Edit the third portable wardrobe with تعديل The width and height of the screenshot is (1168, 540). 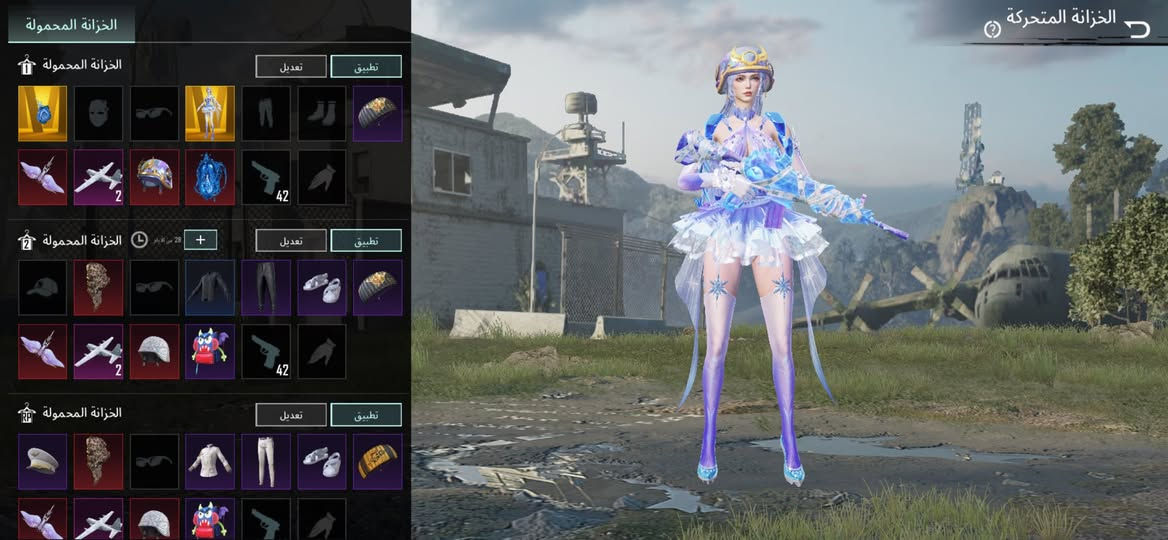tap(291, 414)
